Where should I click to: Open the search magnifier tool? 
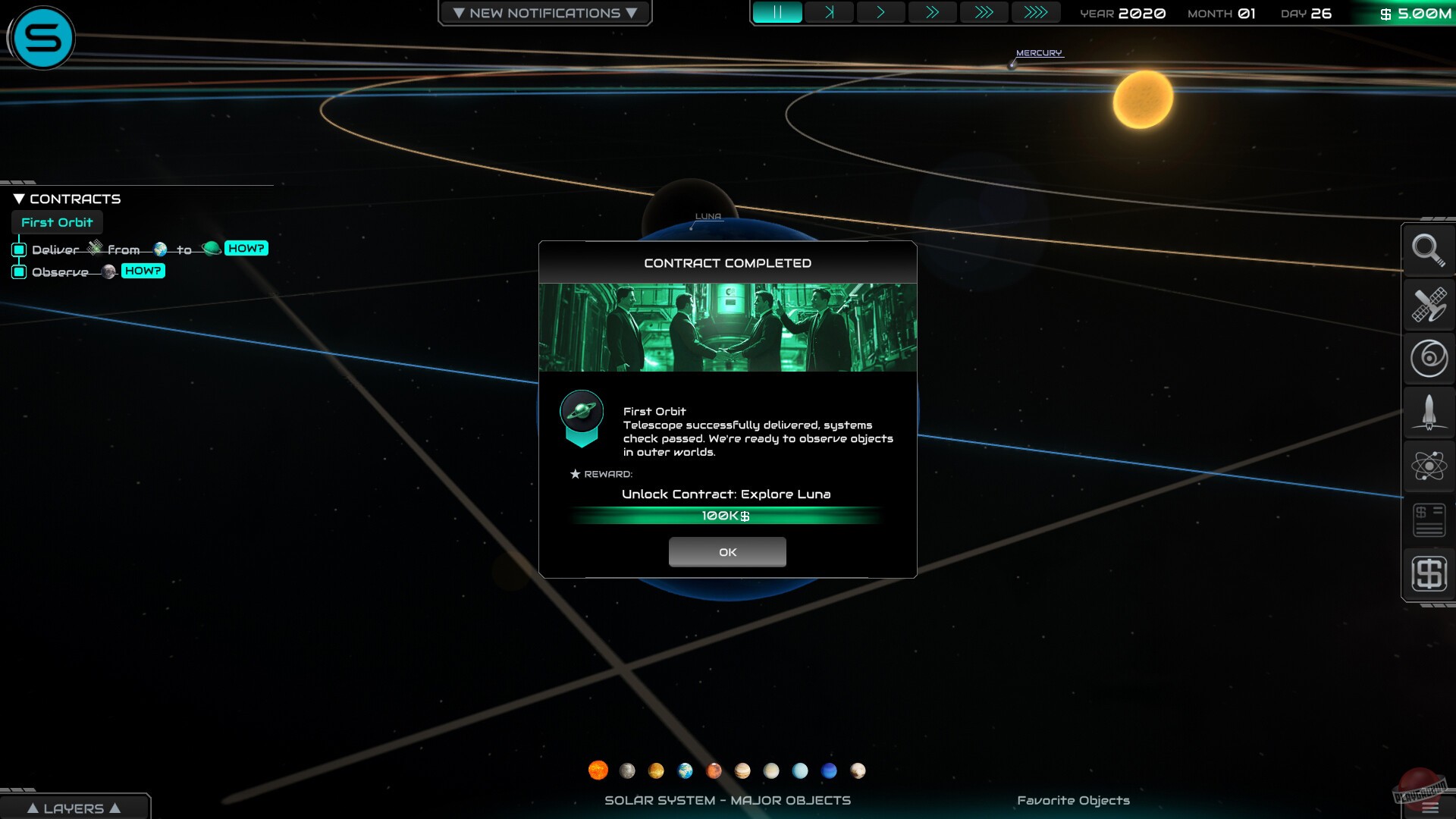(1429, 251)
